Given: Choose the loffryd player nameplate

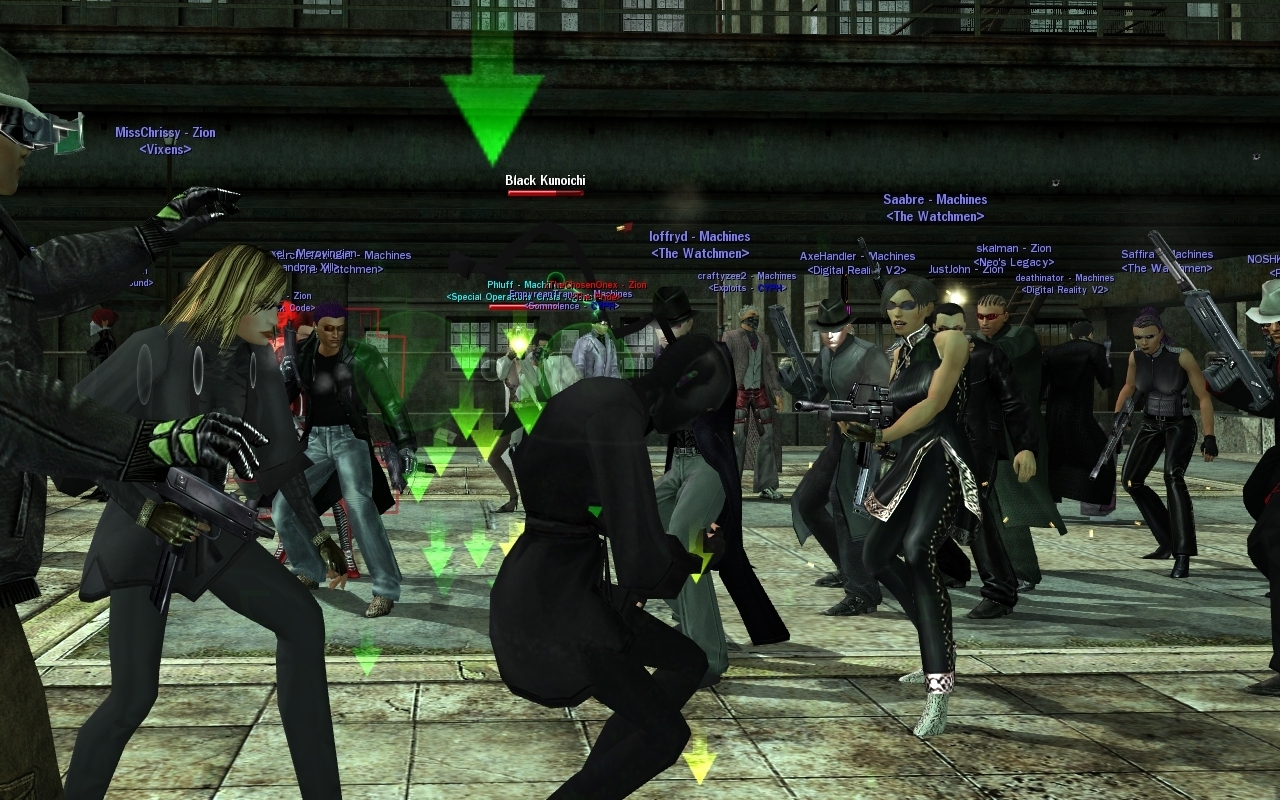Looking at the screenshot, I should tap(699, 237).
